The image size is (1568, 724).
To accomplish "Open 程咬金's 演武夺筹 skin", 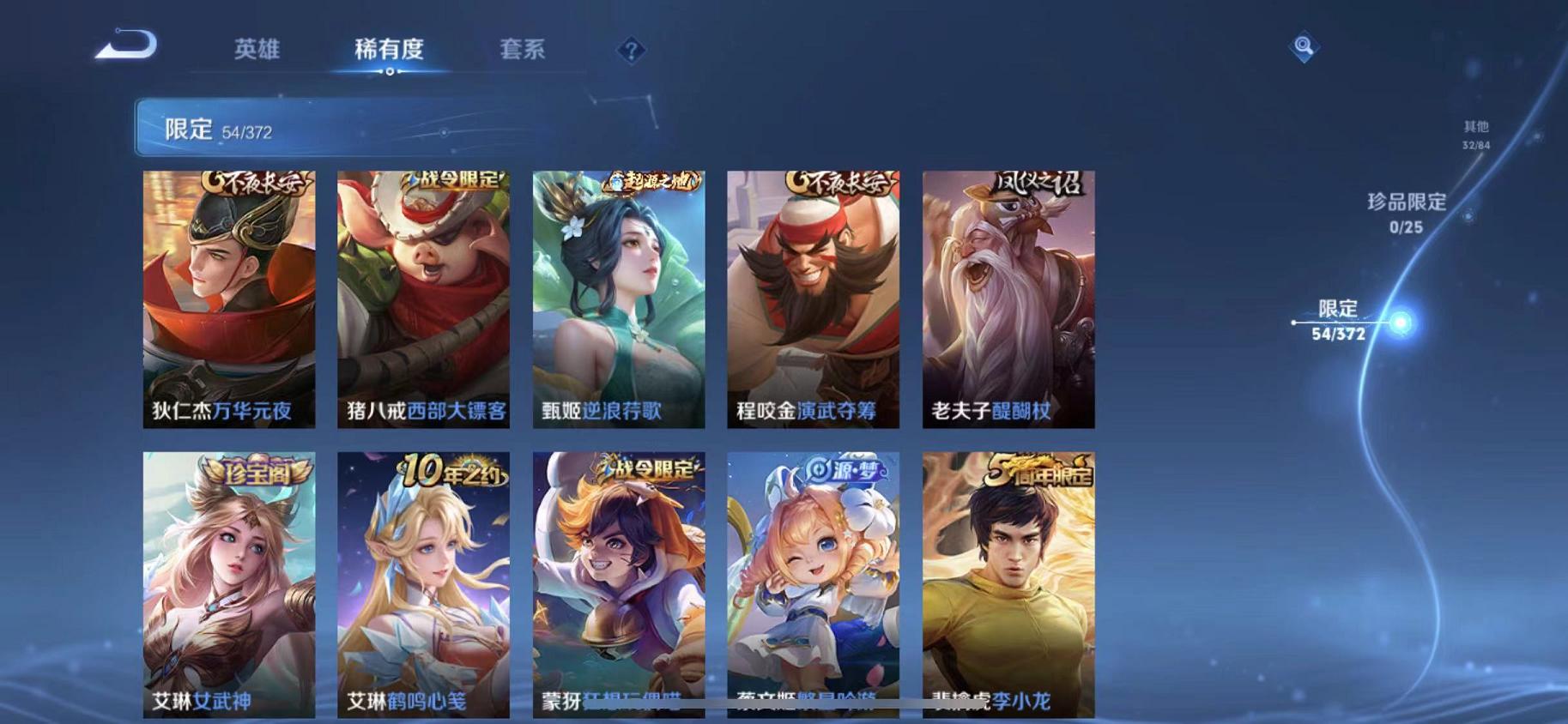I will click(x=814, y=296).
